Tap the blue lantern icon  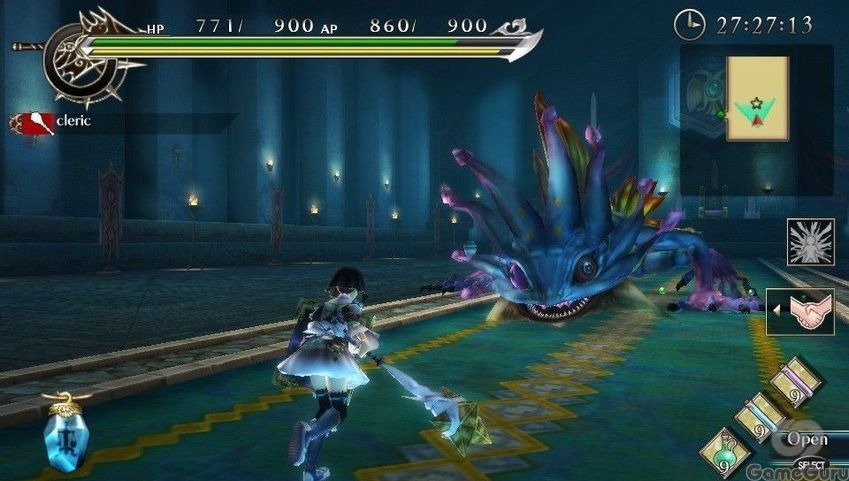65,433
